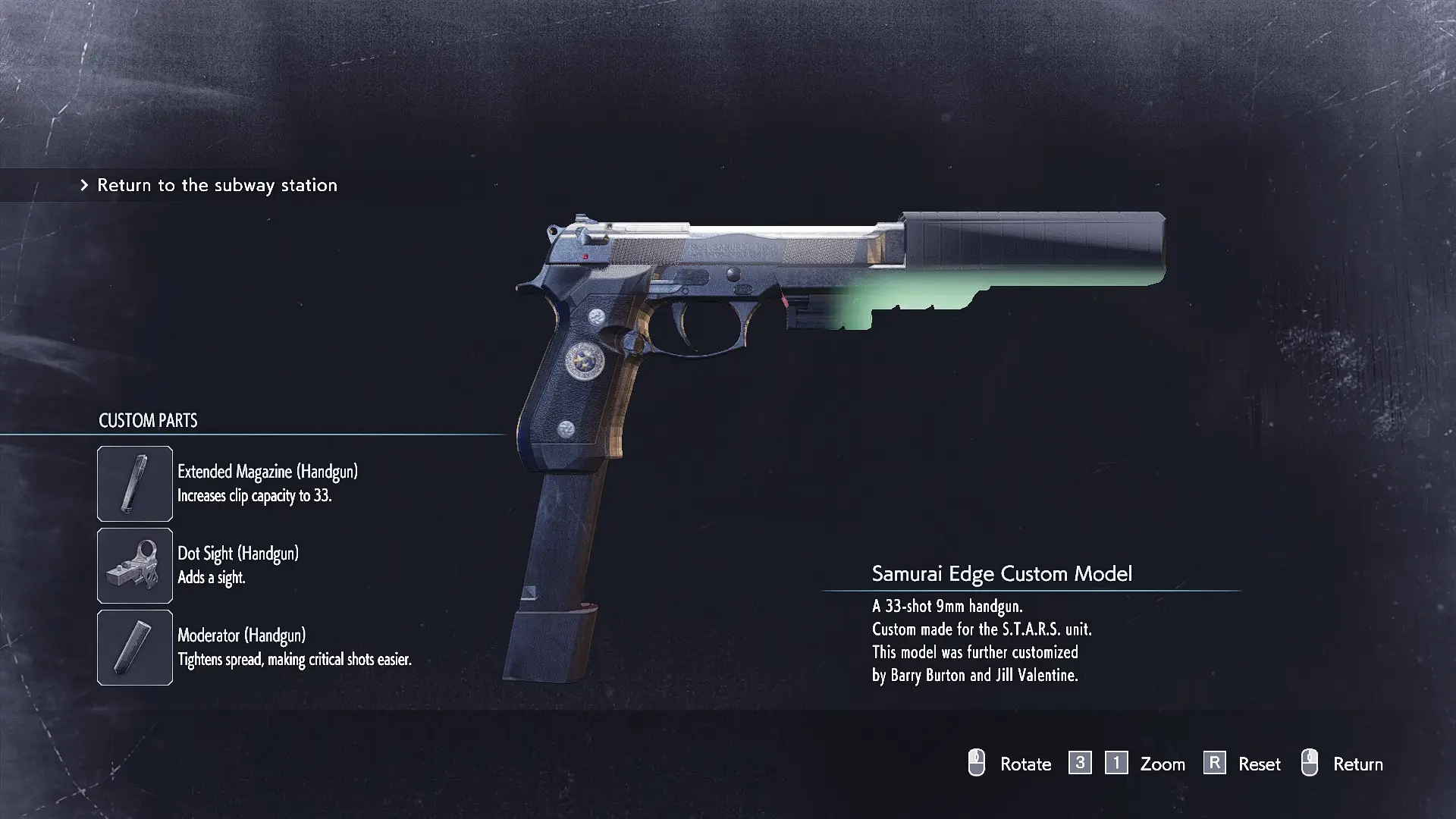Choose the Dot Sight custom part icon
Image resolution: width=1456 pixels, height=819 pixels.
(135, 566)
